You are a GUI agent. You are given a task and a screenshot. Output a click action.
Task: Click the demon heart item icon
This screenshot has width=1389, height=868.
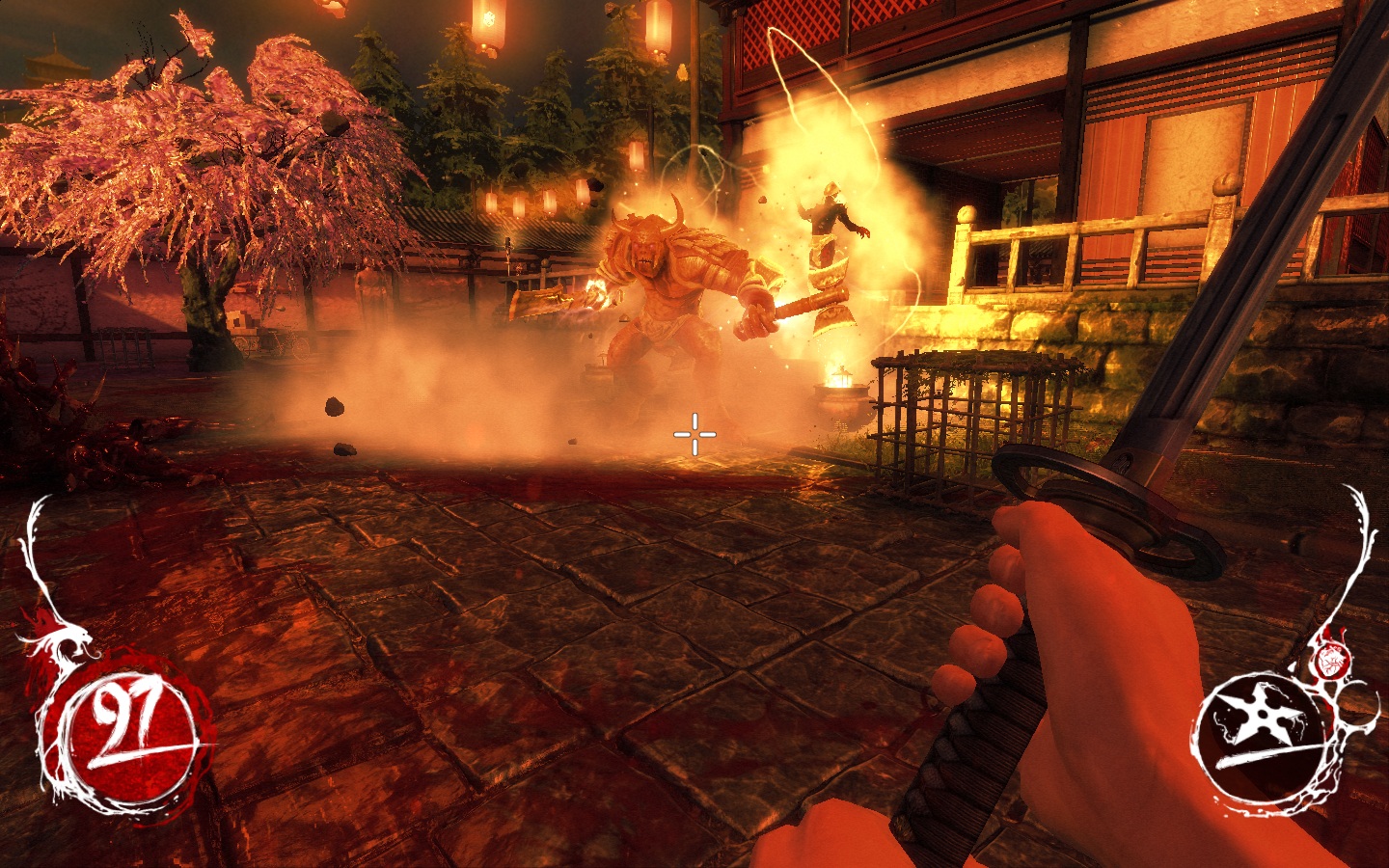click(x=1330, y=660)
